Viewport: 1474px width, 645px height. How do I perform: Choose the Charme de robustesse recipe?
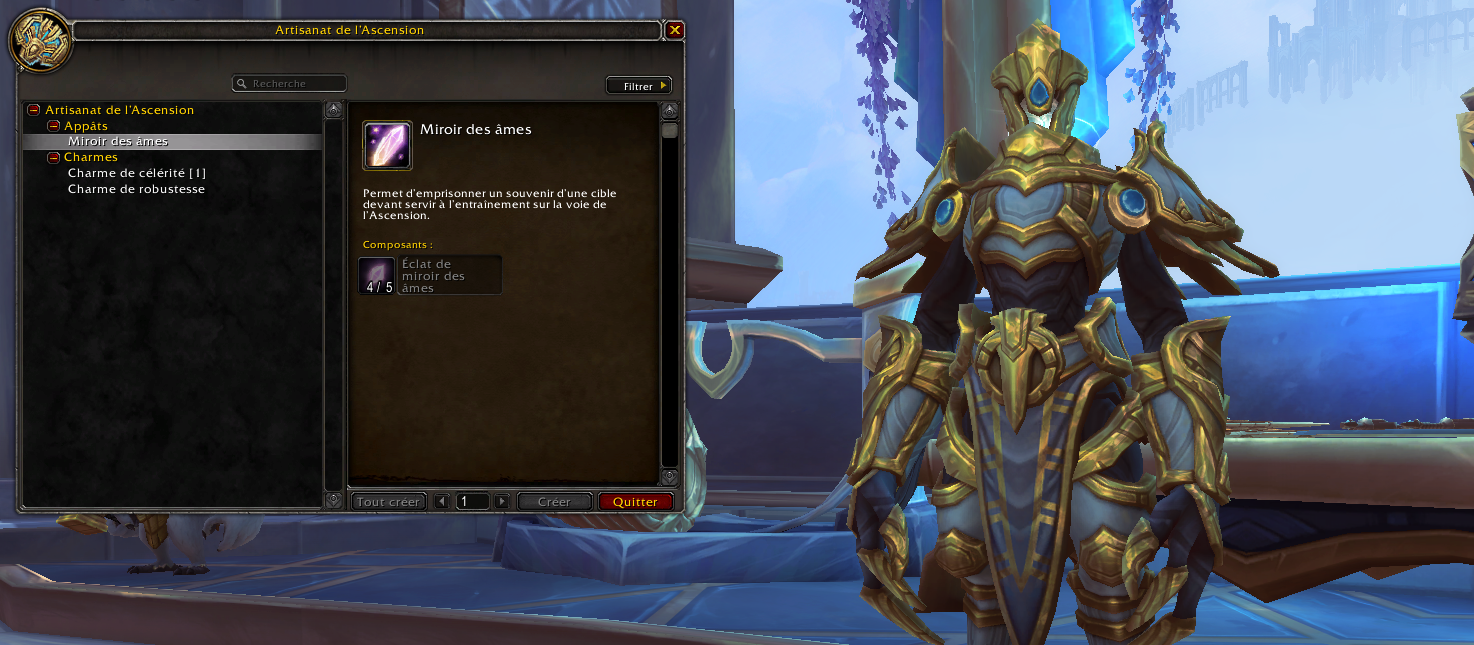136,189
